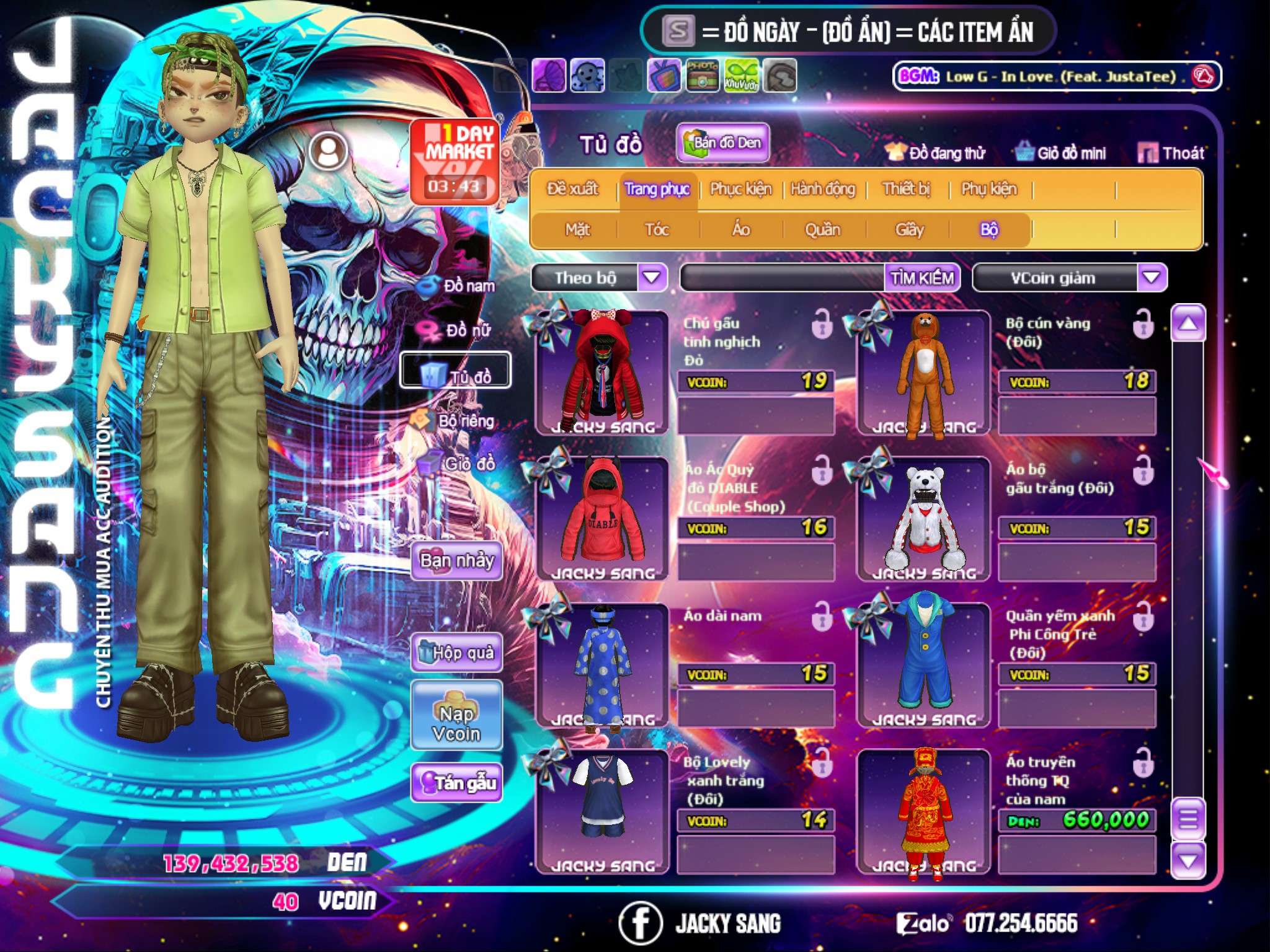The image size is (1270, 952).
Task: Choose the blue Áo dài nam outfit
Action: click(602, 664)
